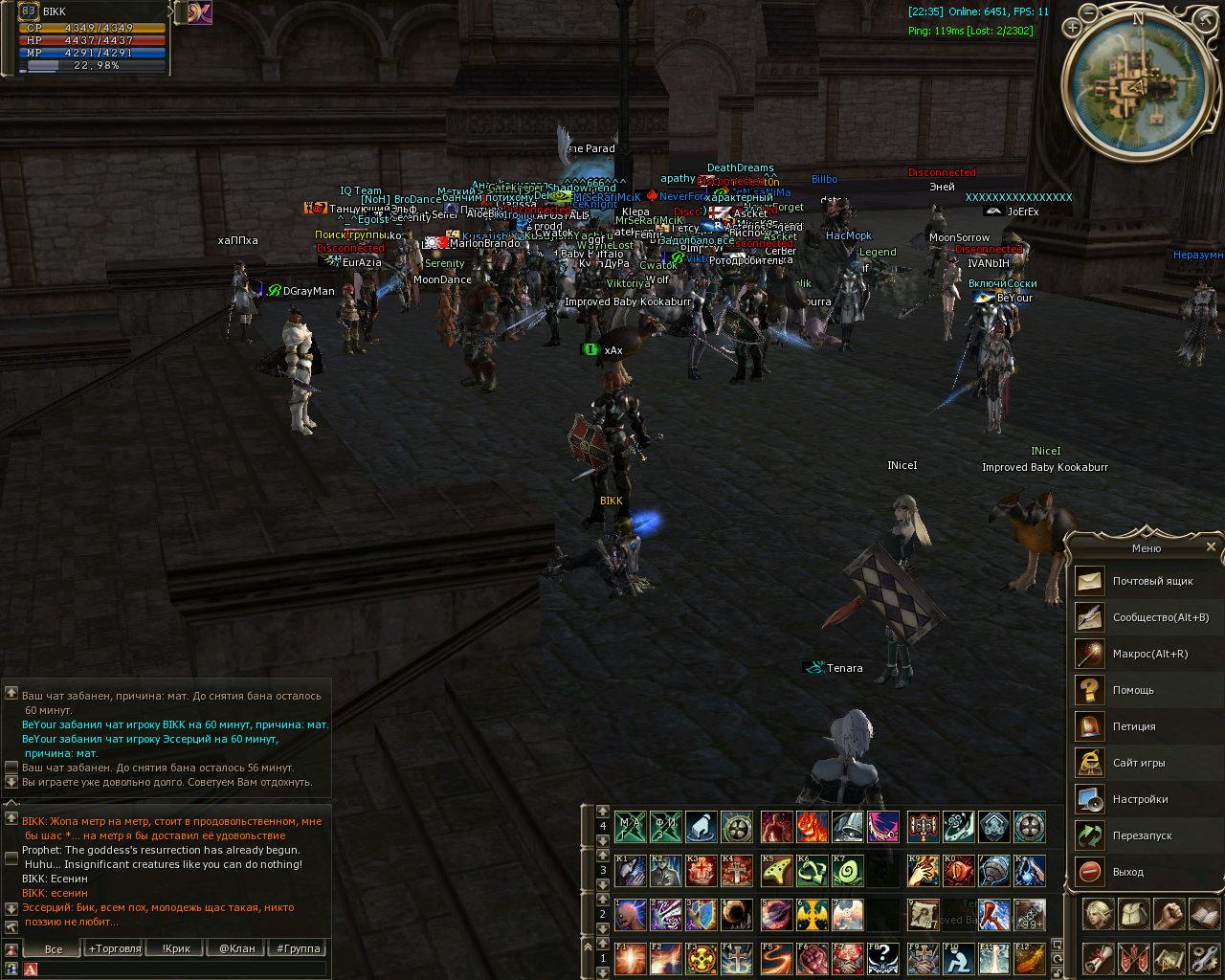Switch chat to the +Торговля tab
1225x980 pixels.
(x=115, y=948)
